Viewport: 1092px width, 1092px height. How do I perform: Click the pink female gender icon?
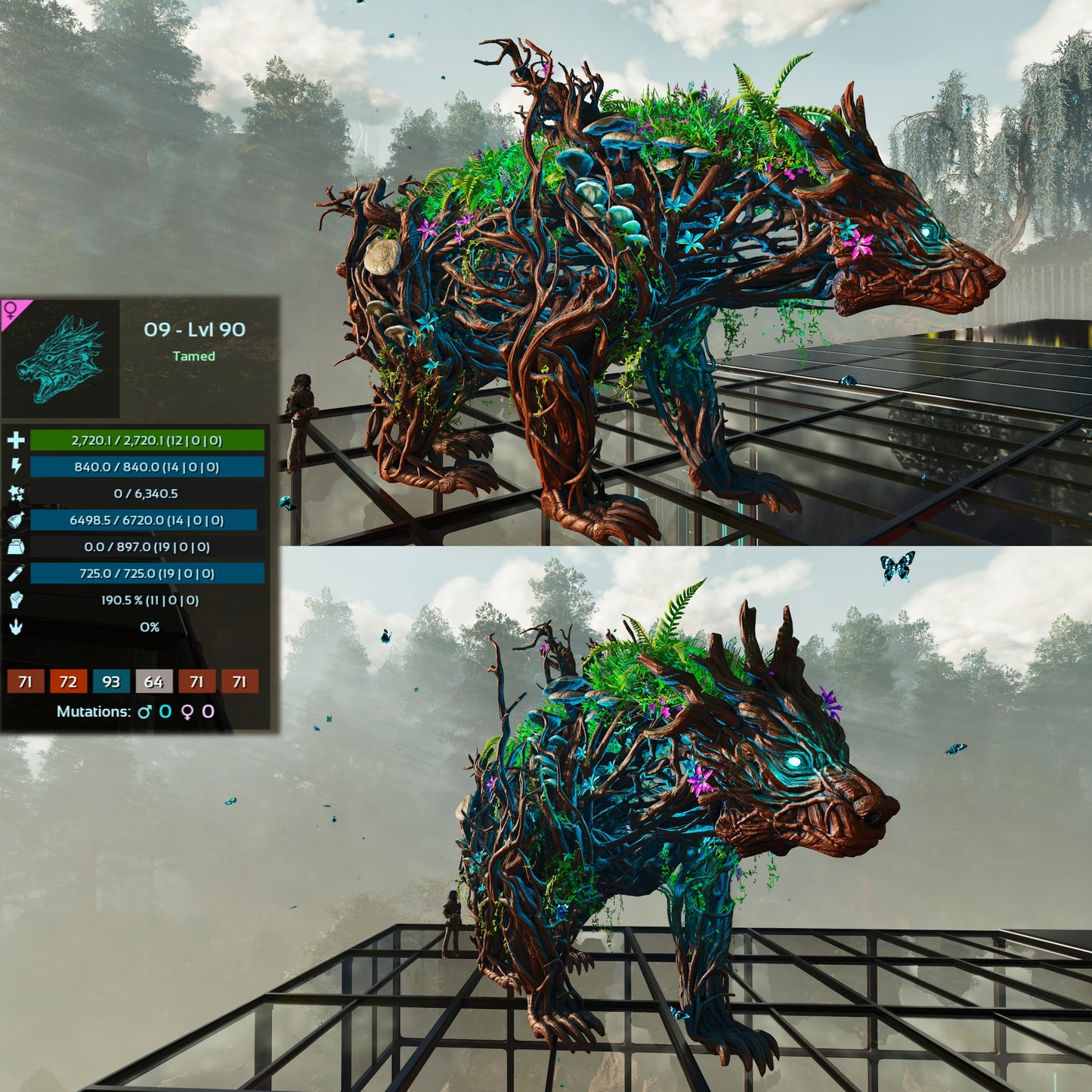pyautogui.click(x=12, y=310)
